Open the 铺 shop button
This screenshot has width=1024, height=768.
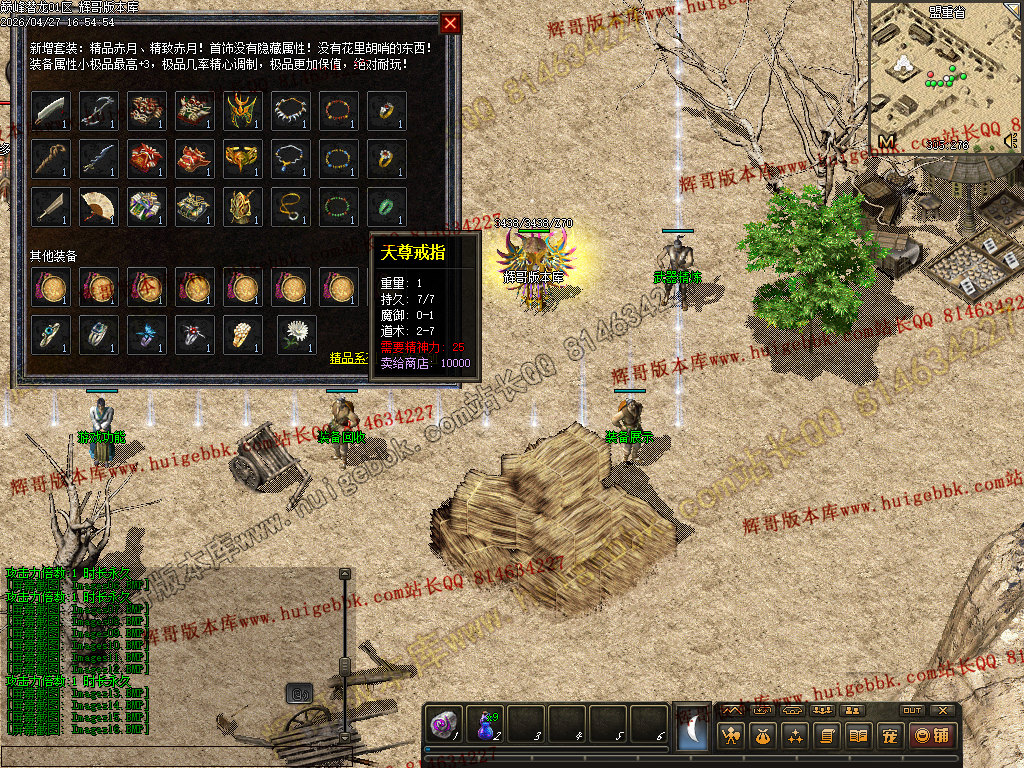click(x=930, y=736)
